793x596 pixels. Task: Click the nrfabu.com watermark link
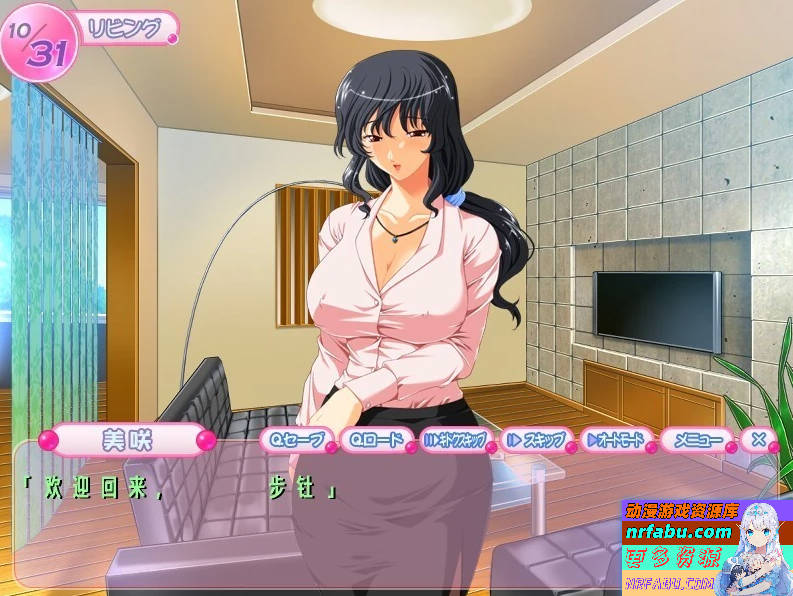(x=679, y=531)
